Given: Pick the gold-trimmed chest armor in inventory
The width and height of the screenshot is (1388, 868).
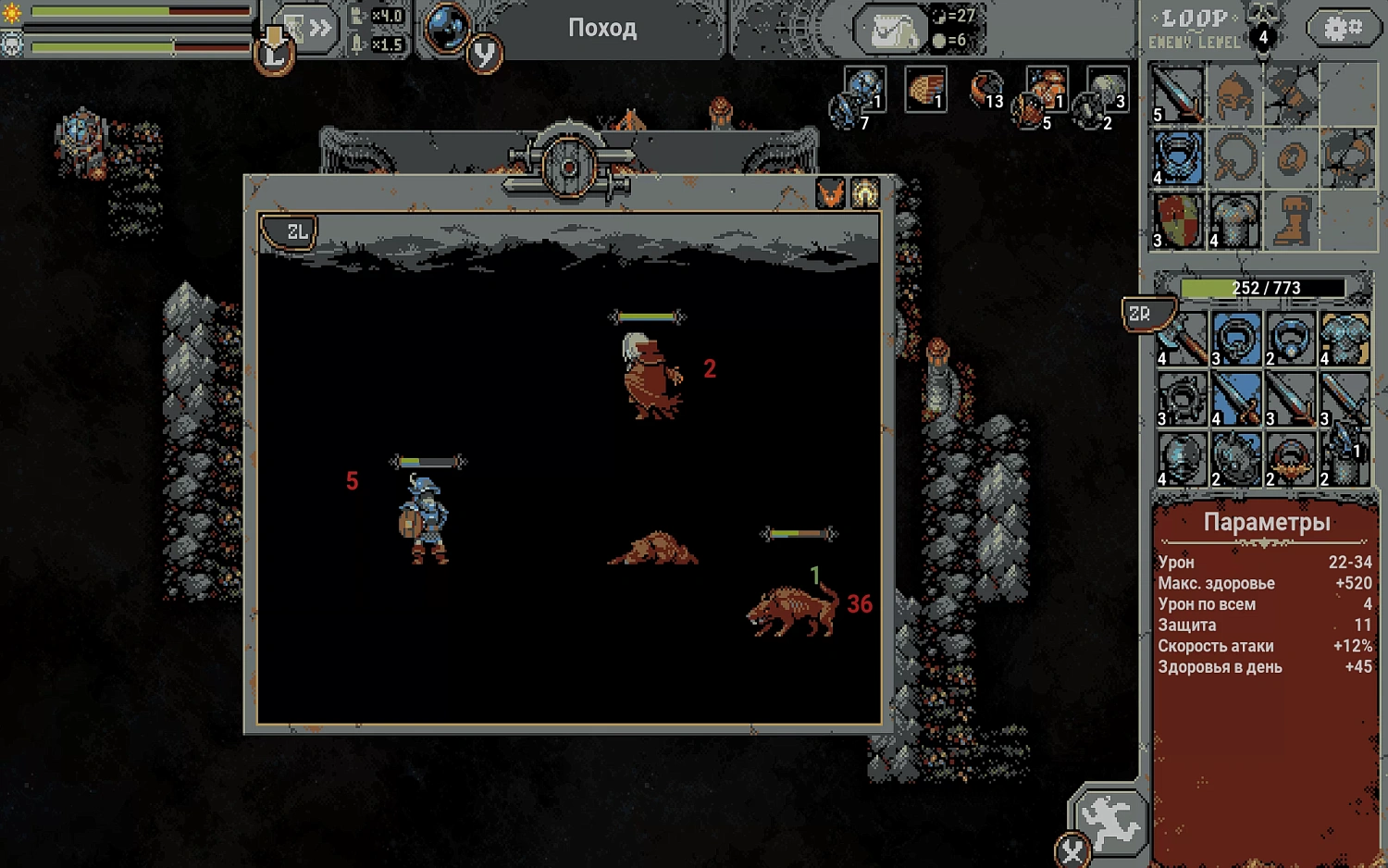Looking at the screenshot, I should click(1345, 339).
